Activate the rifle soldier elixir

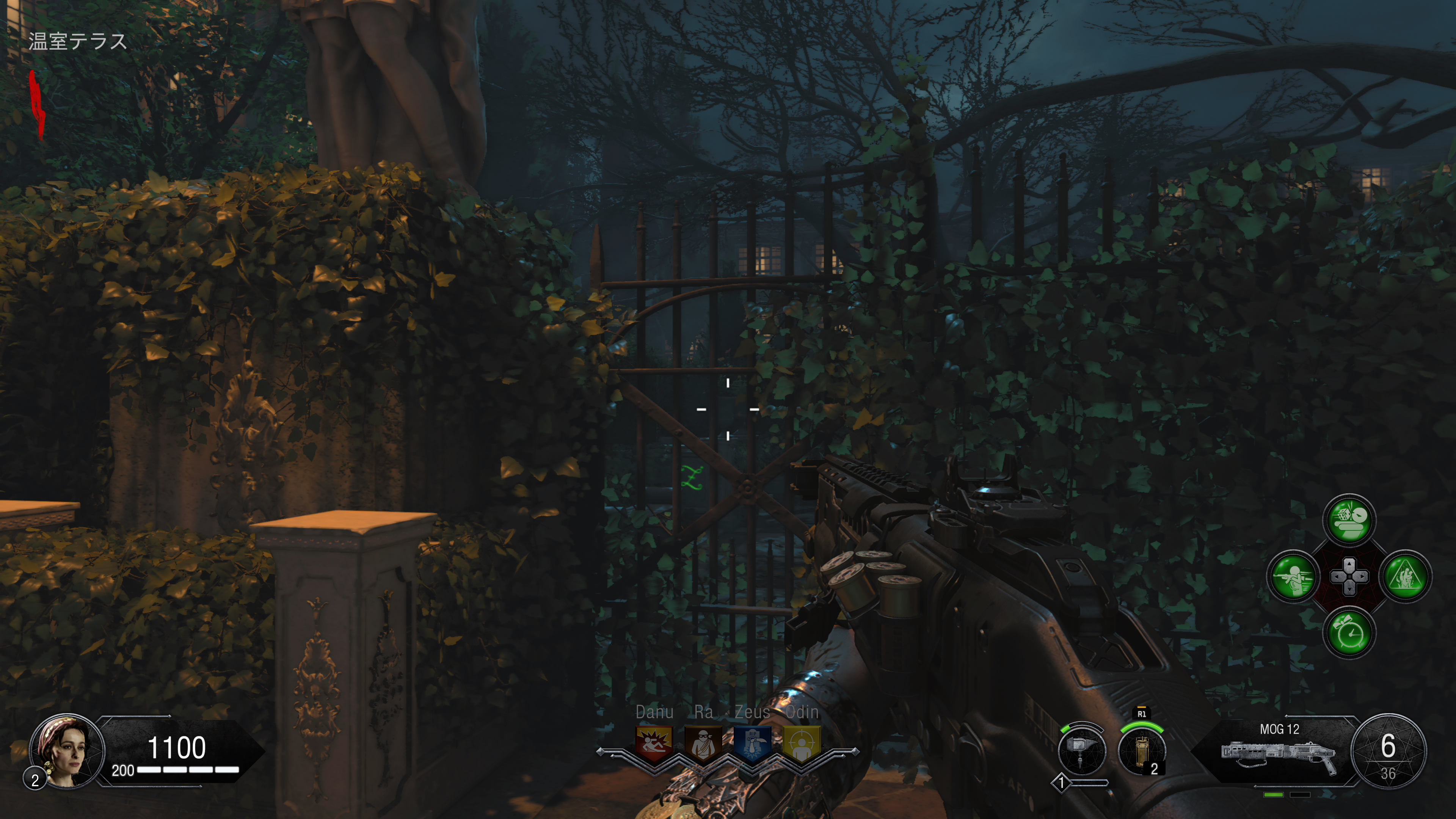pyautogui.click(x=1293, y=576)
